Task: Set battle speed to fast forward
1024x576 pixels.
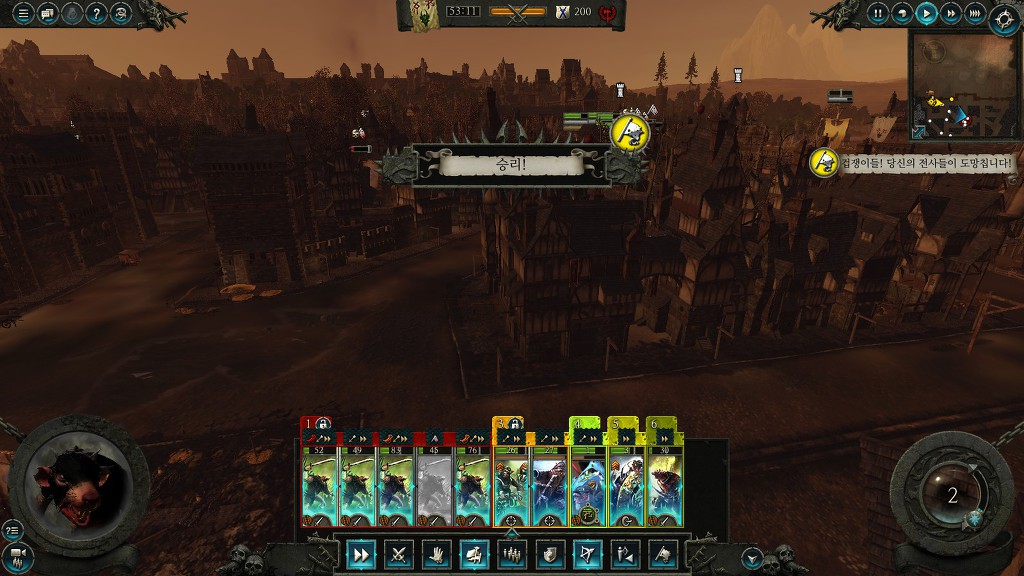Action: (x=951, y=14)
